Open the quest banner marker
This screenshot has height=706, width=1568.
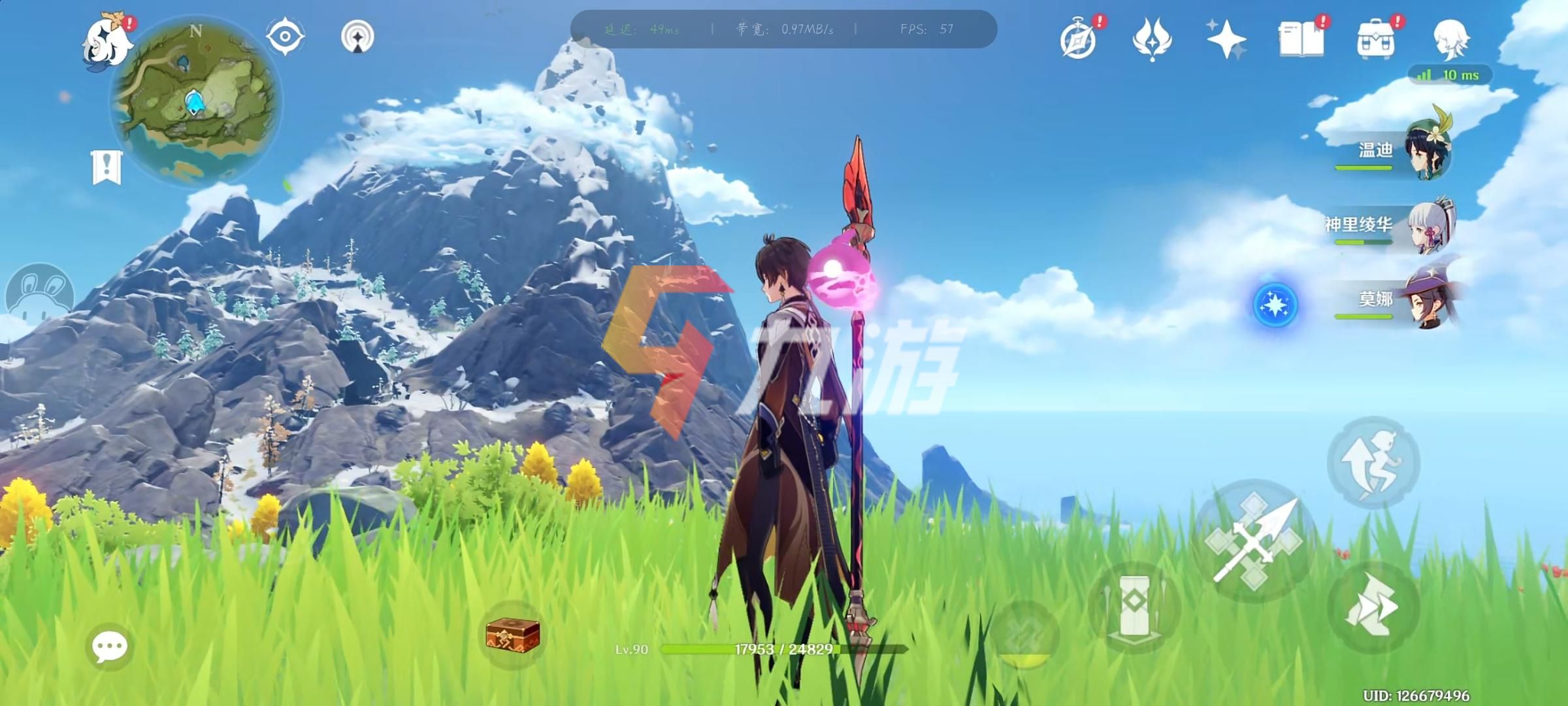106,167
